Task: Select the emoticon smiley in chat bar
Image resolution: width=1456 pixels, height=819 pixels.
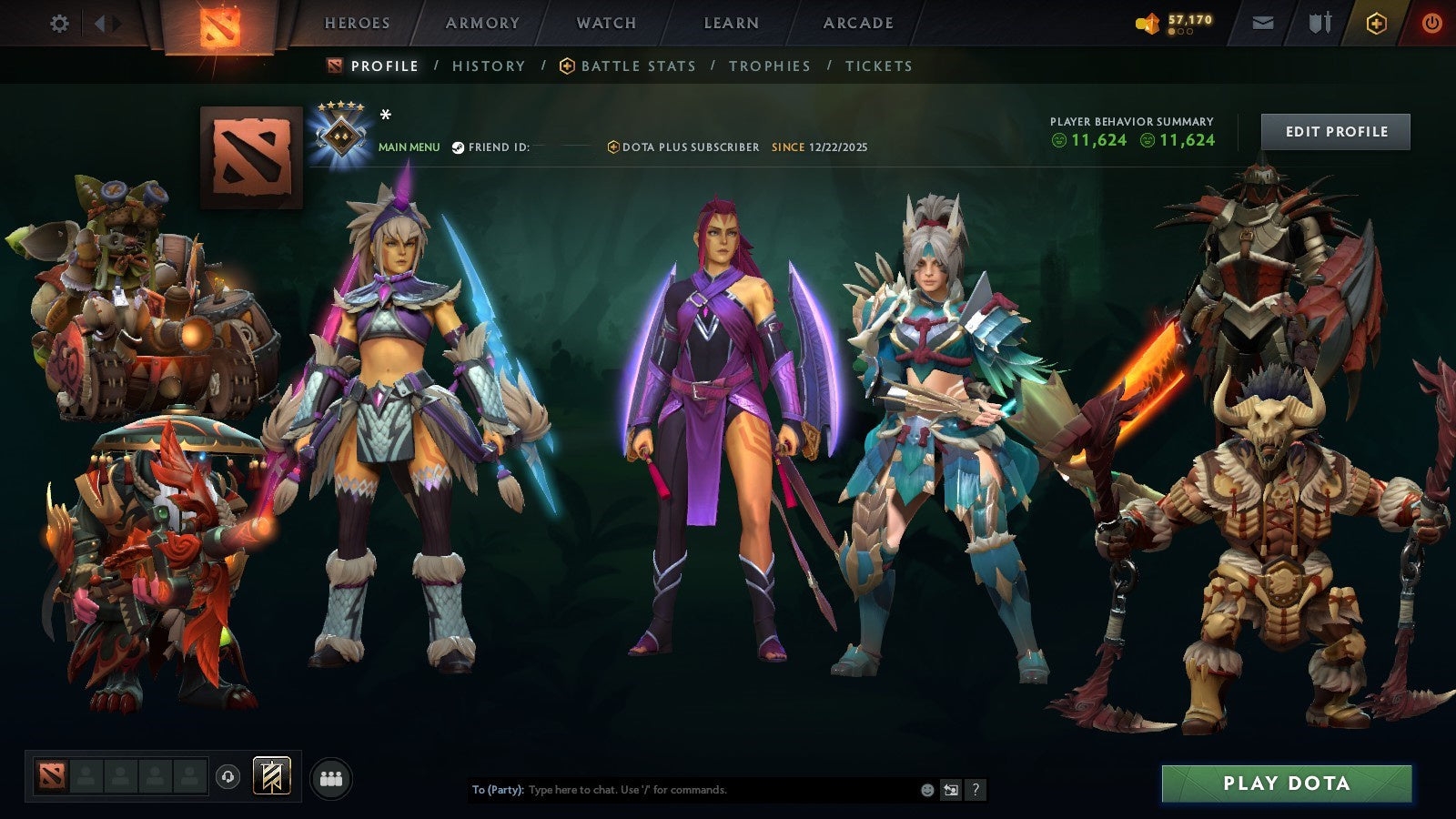Action: tap(926, 789)
